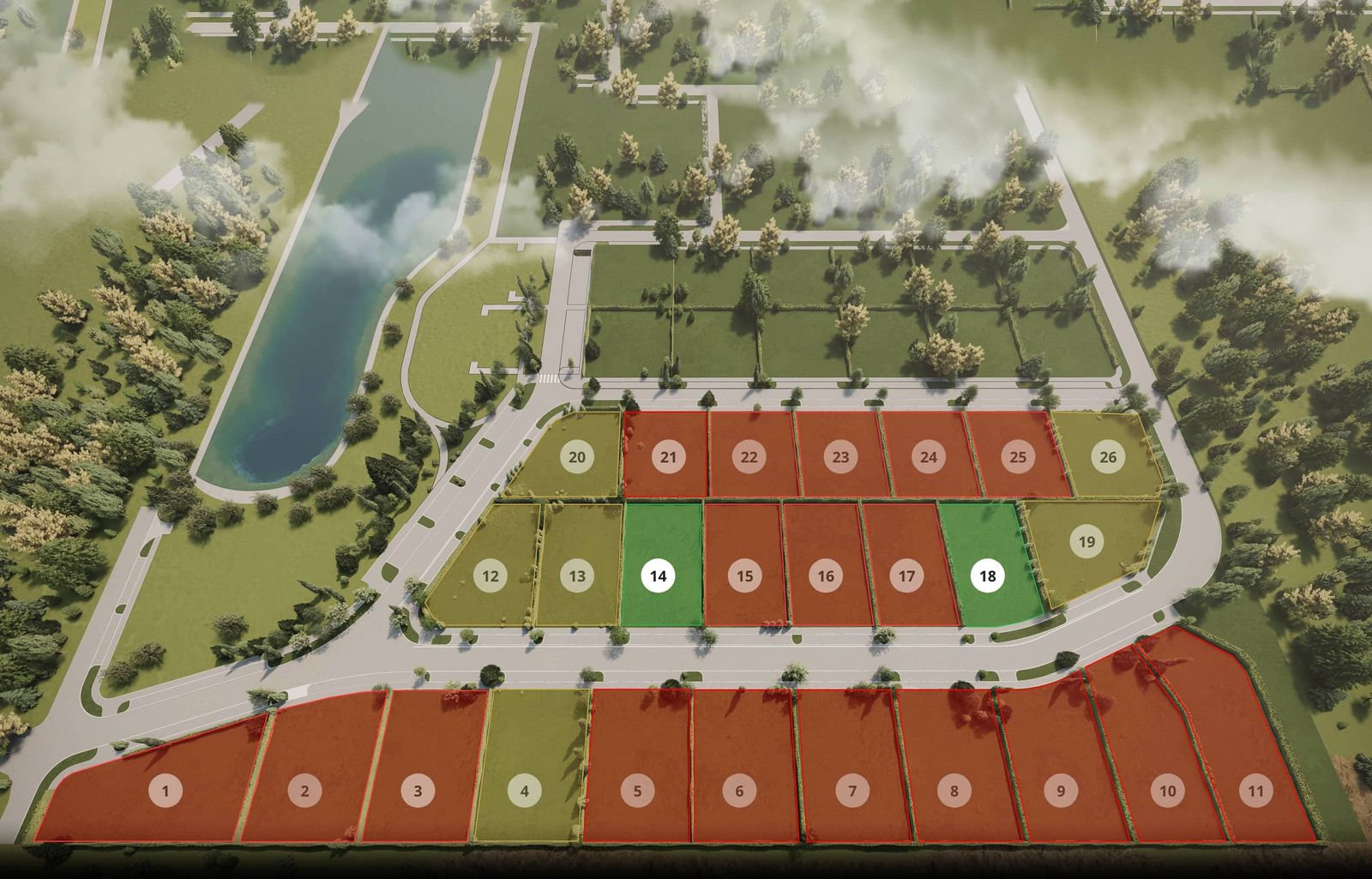Open lot 15 marker
The height and width of the screenshot is (879, 1372).
(745, 576)
